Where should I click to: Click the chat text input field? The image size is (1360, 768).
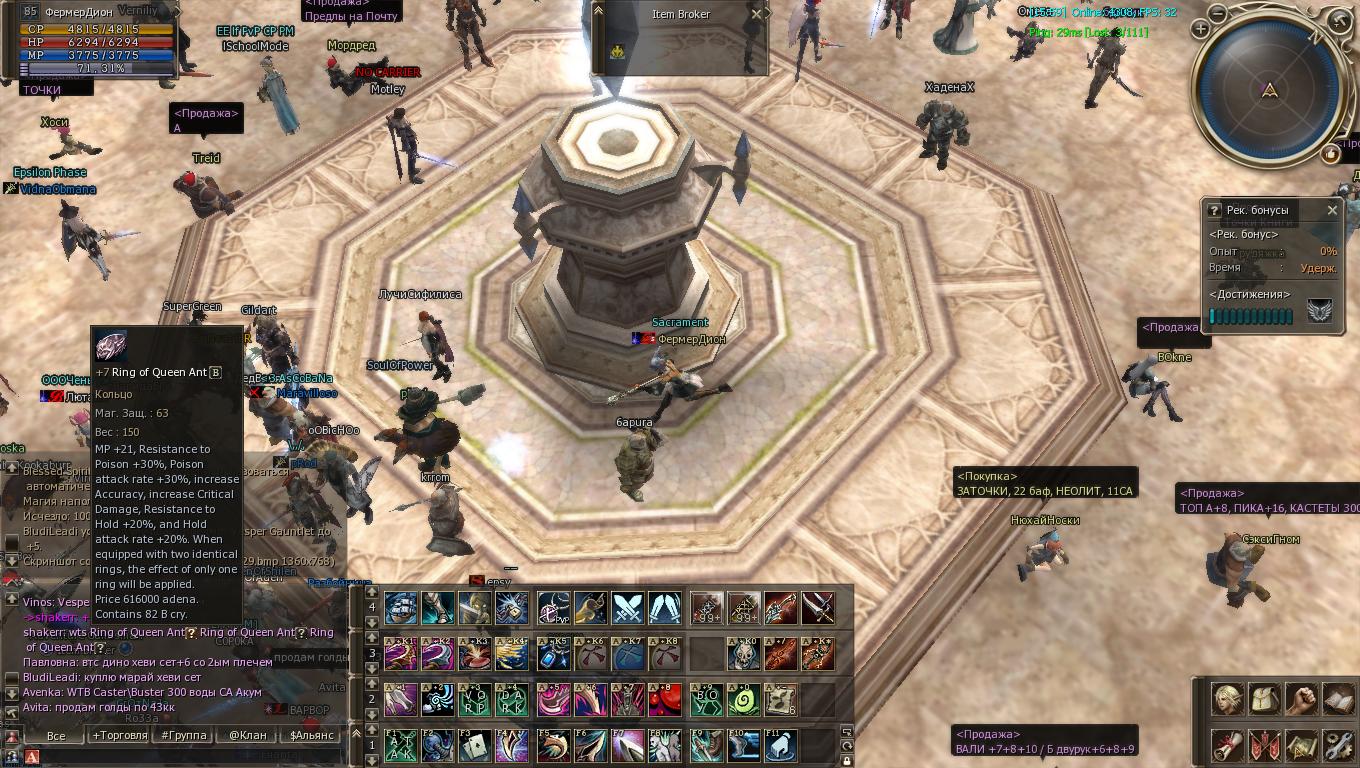pos(180,757)
